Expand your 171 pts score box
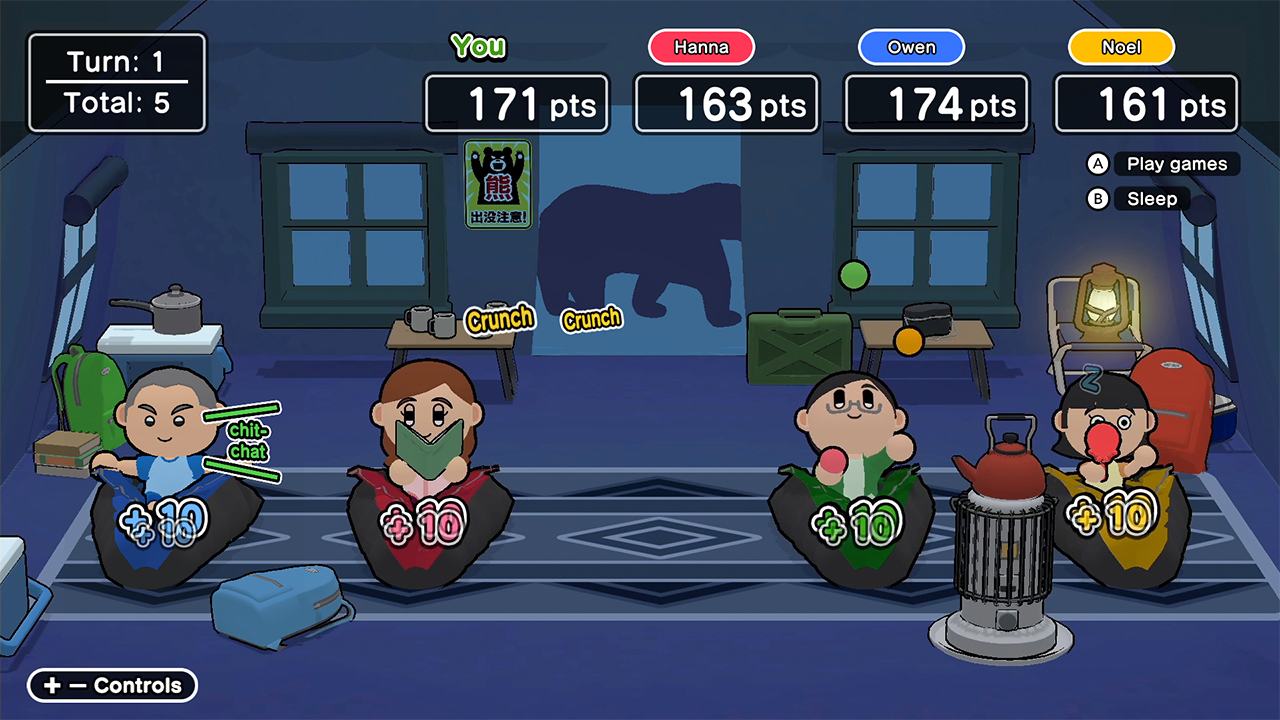Viewport: 1280px width, 720px height. tap(516, 103)
